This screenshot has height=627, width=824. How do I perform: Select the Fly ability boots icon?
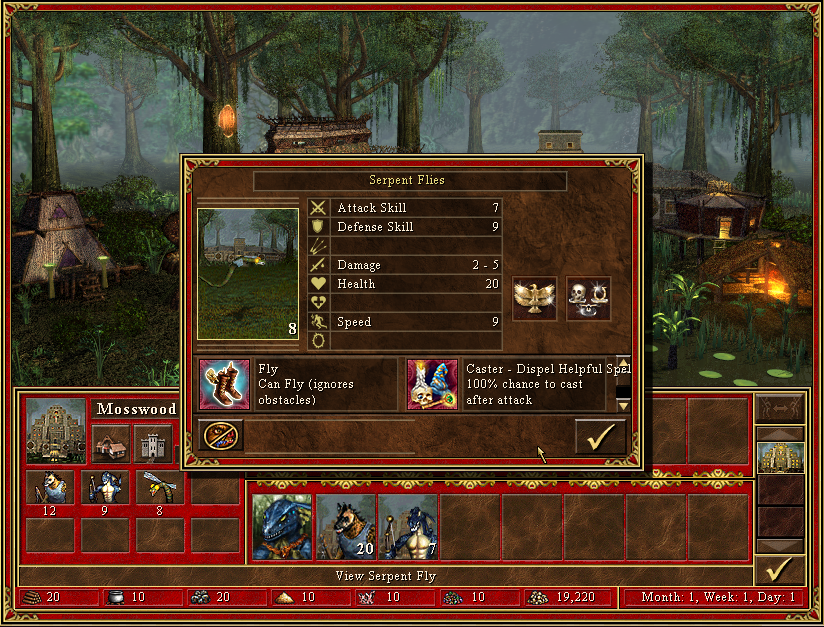pos(224,385)
